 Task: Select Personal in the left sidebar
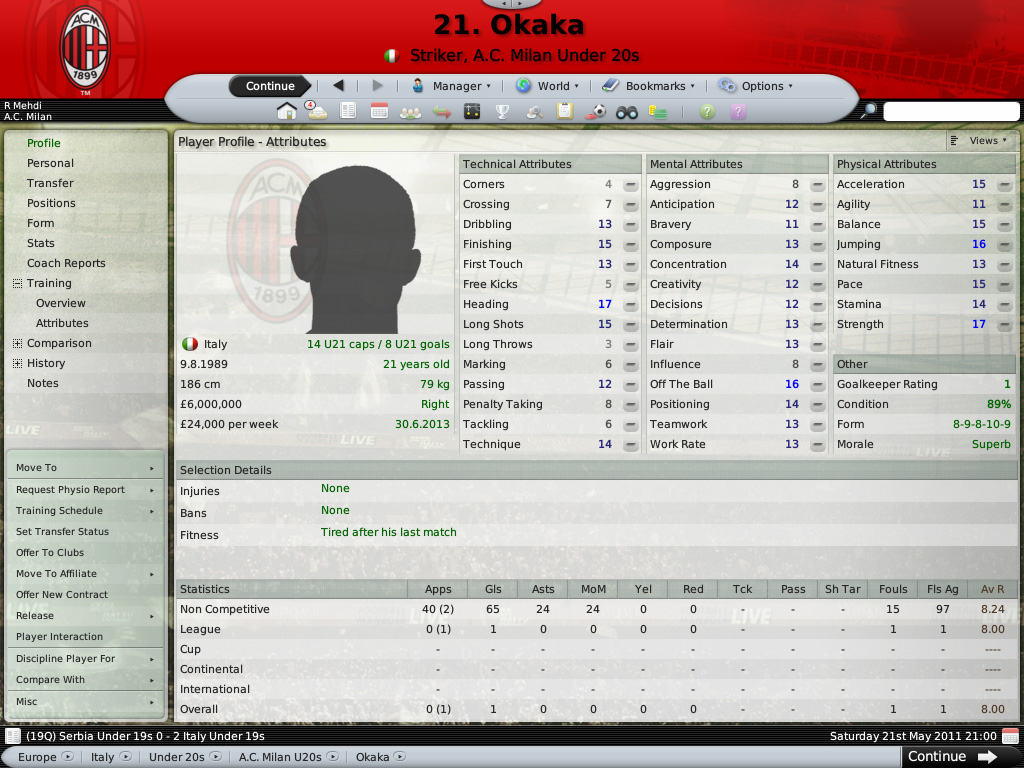[50, 163]
